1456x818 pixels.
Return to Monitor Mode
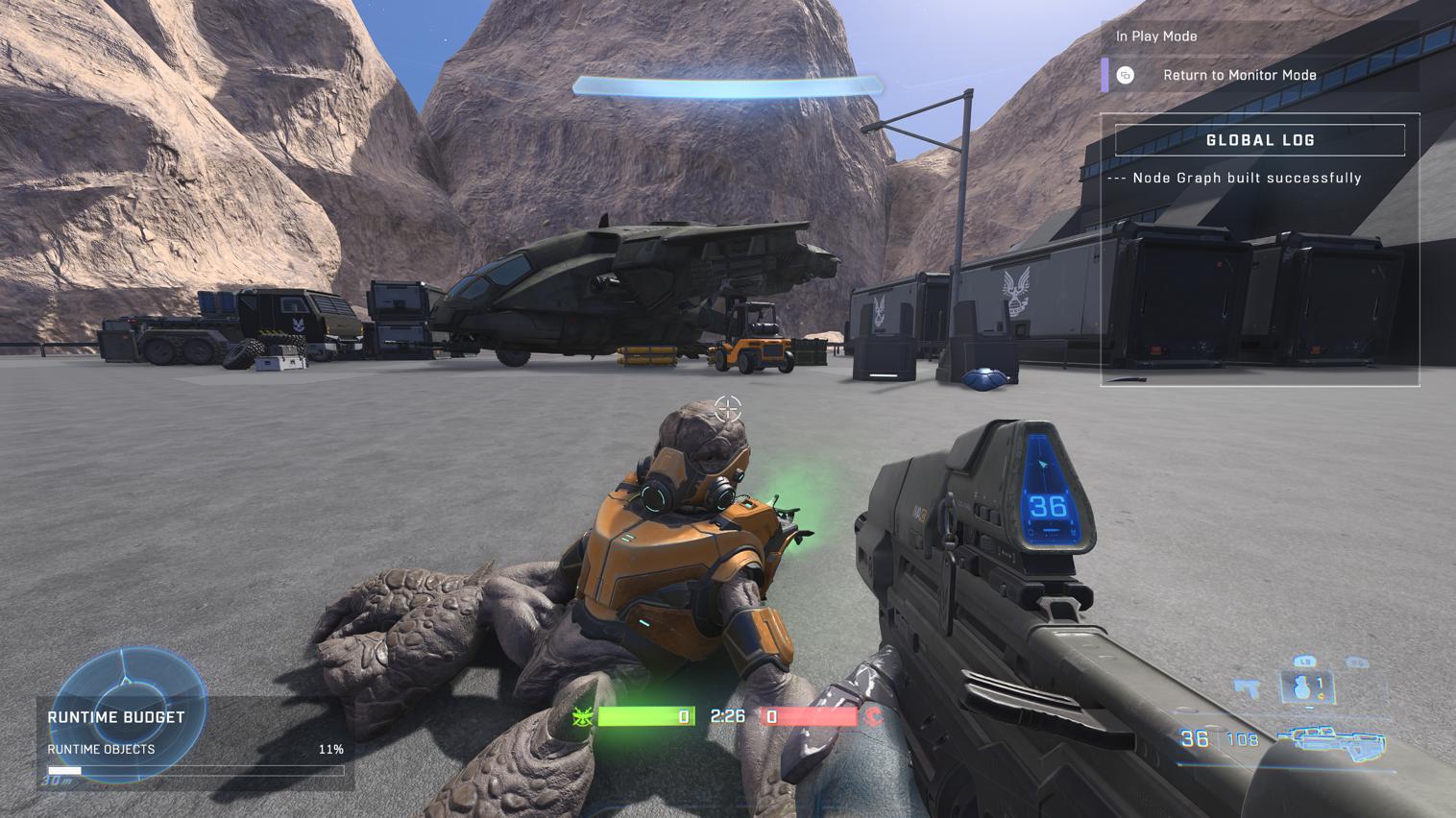pos(1239,75)
